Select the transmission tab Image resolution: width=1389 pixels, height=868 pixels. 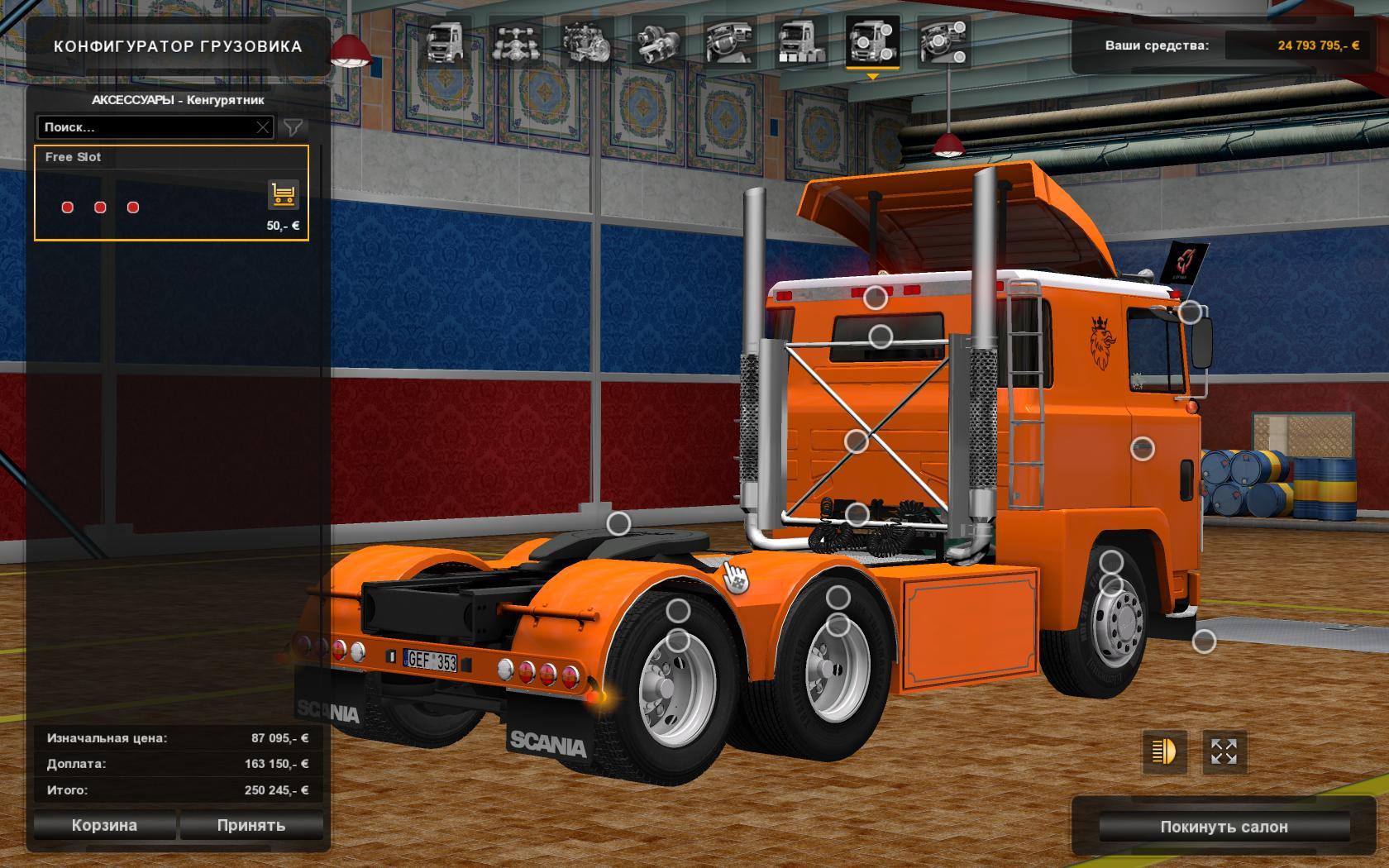coord(658,43)
